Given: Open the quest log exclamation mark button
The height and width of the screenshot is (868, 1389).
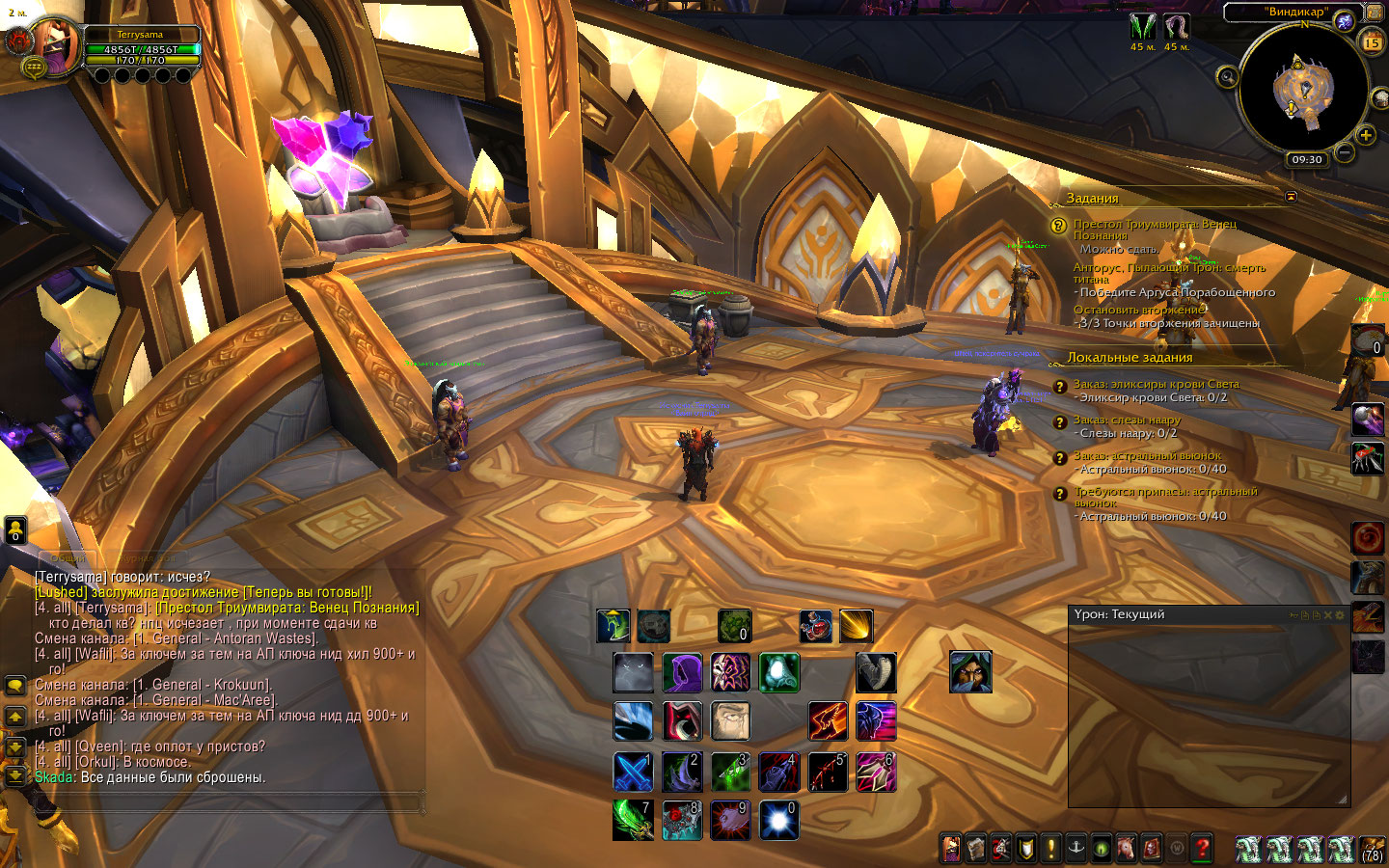Looking at the screenshot, I should point(1051,849).
